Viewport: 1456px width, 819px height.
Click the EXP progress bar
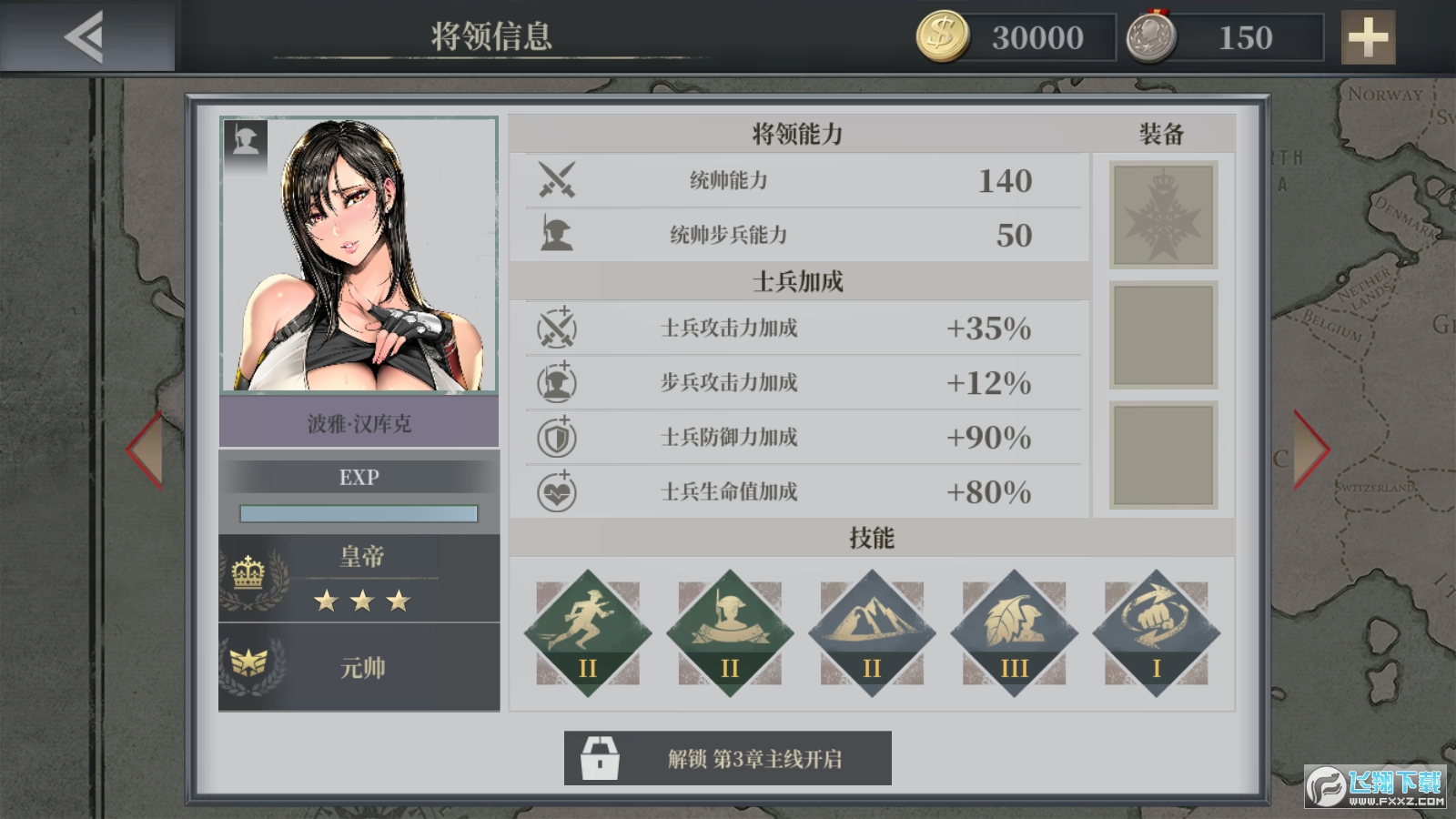click(x=359, y=512)
